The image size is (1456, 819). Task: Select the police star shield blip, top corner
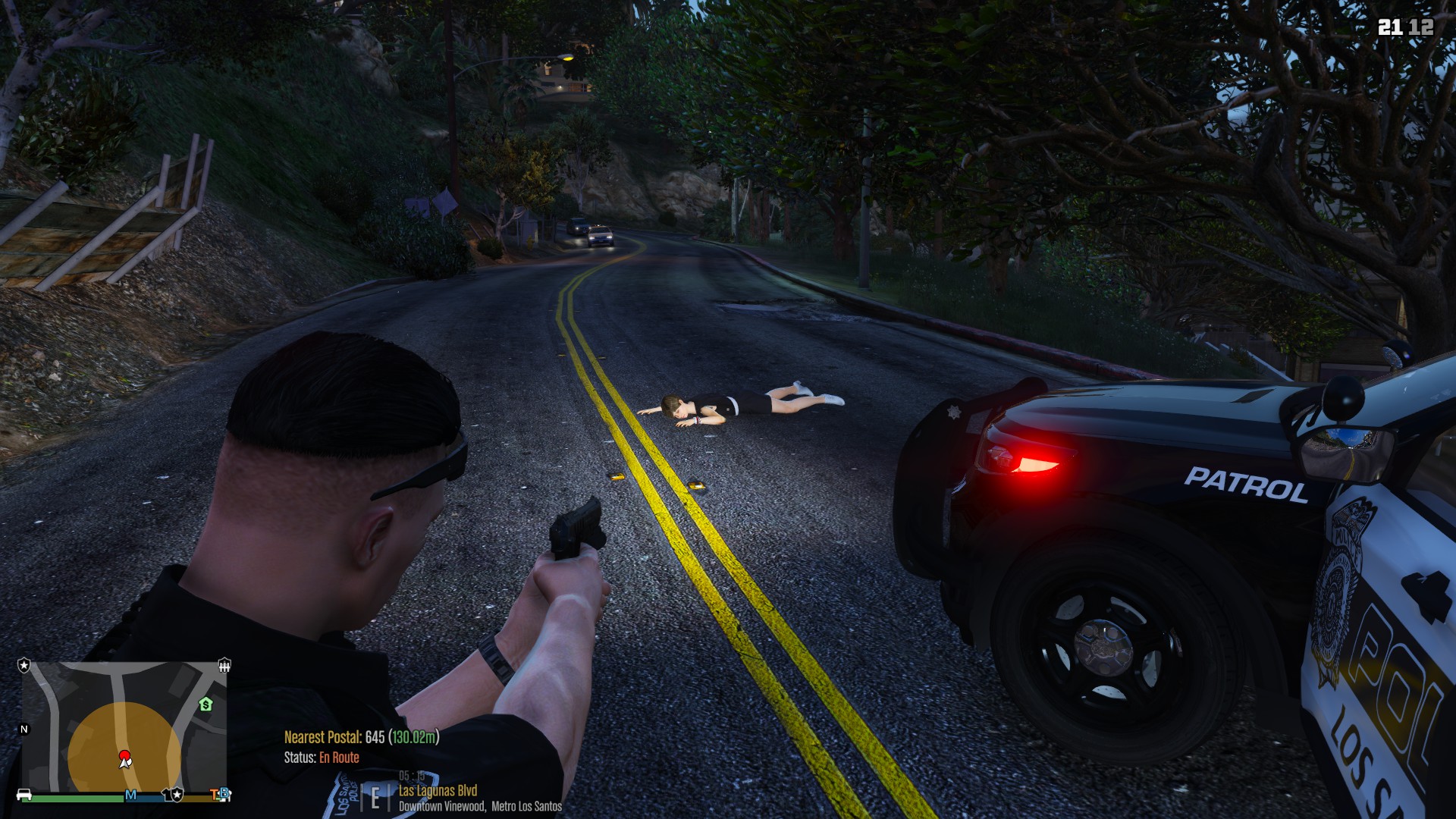point(24,665)
